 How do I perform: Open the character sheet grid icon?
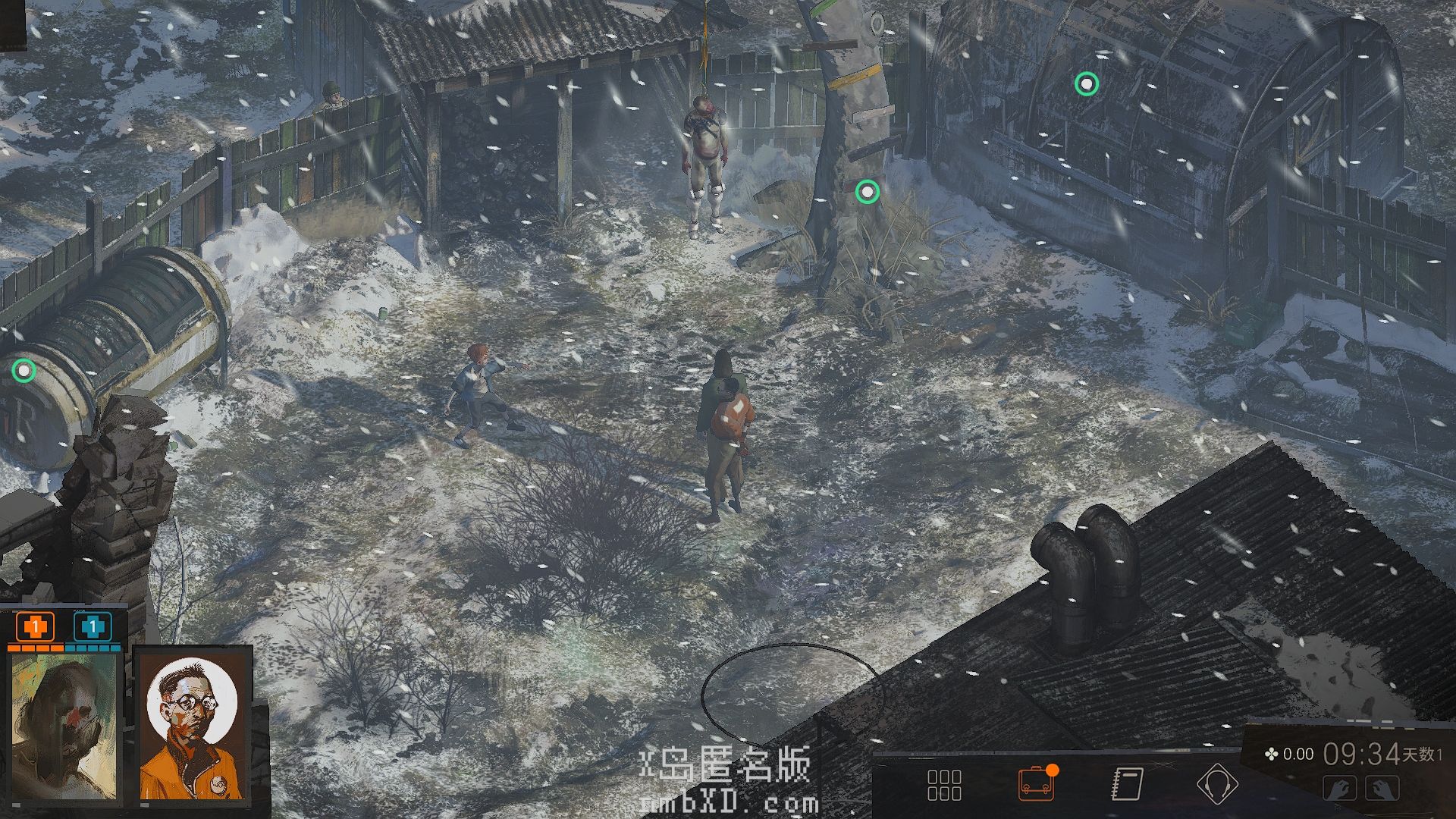[x=944, y=785]
